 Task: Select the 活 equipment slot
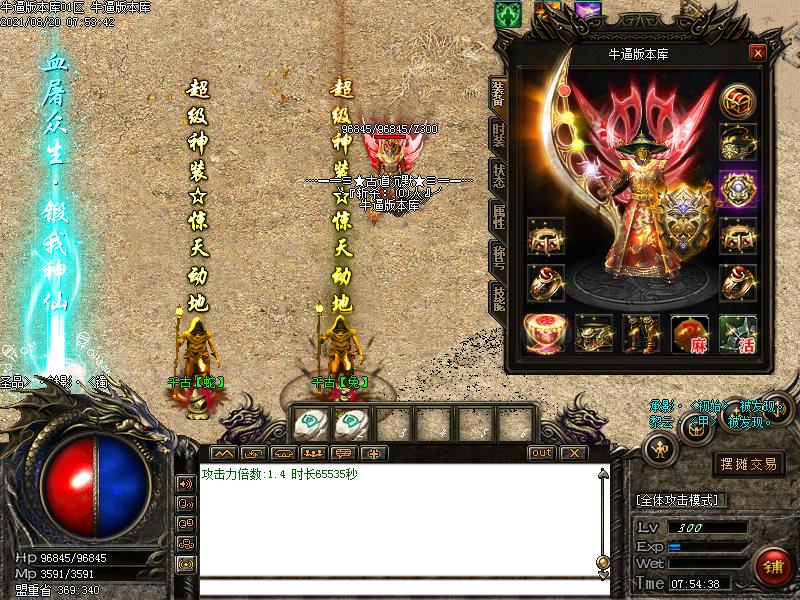[x=739, y=334]
